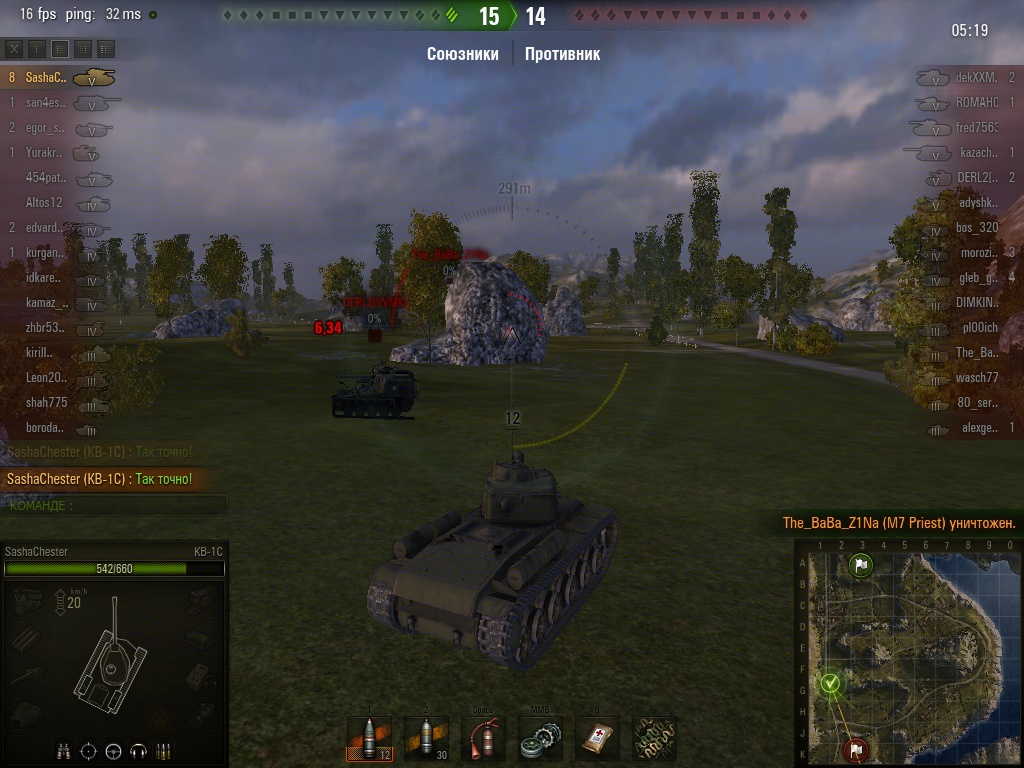Screen dimensions: 1024x768
Task: Activate the repair kit gears consumable
Action: click(x=541, y=739)
